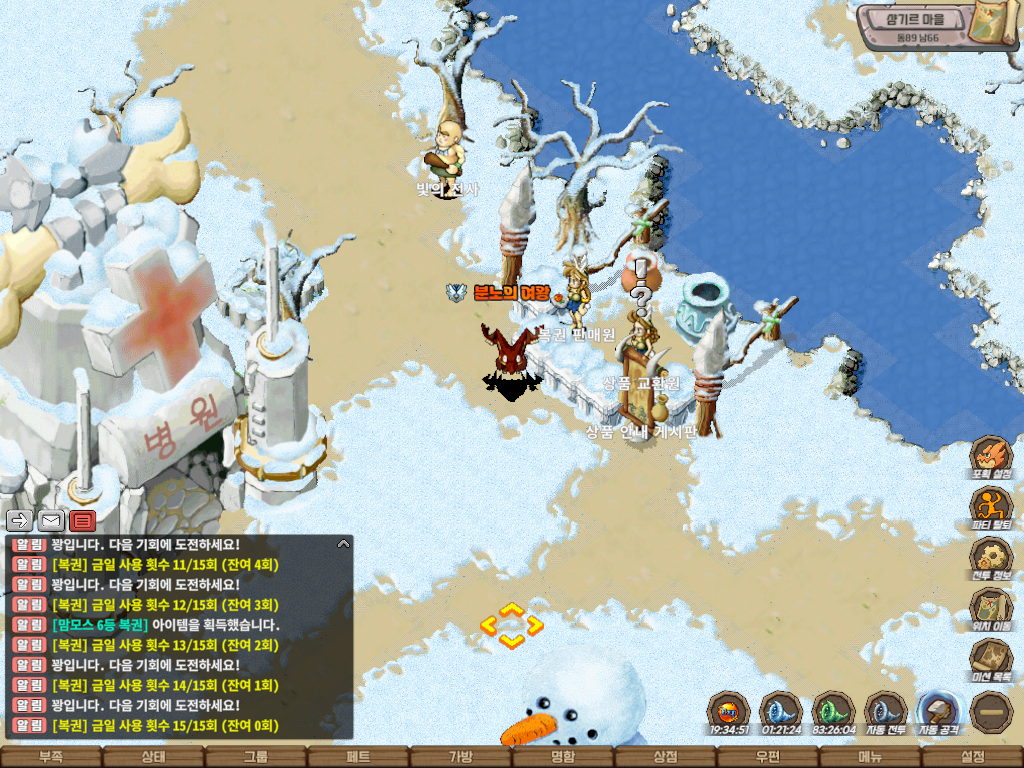Open the 부족 (tribe) menu

click(x=50, y=757)
